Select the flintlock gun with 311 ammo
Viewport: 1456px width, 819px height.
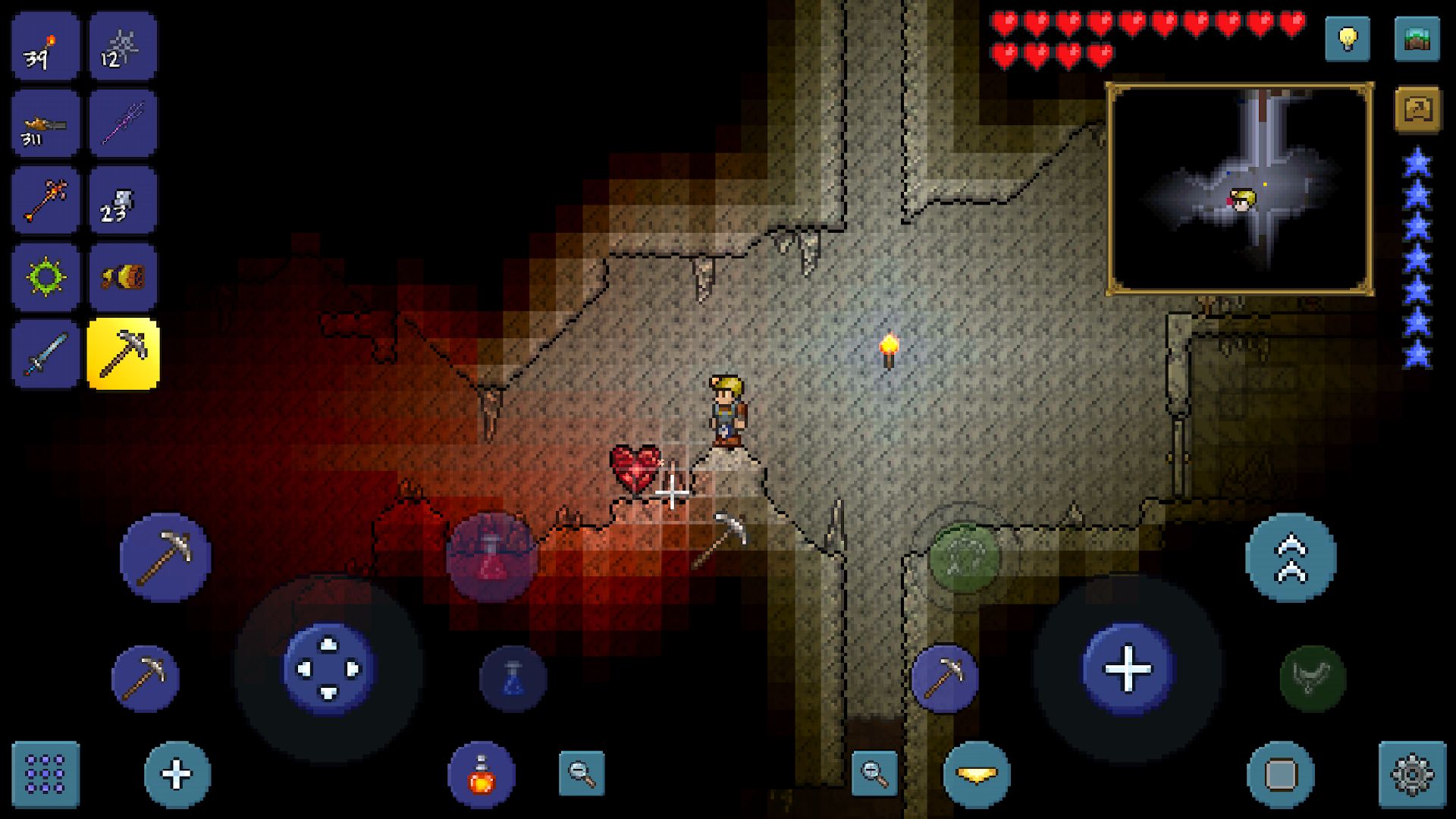point(43,123)
